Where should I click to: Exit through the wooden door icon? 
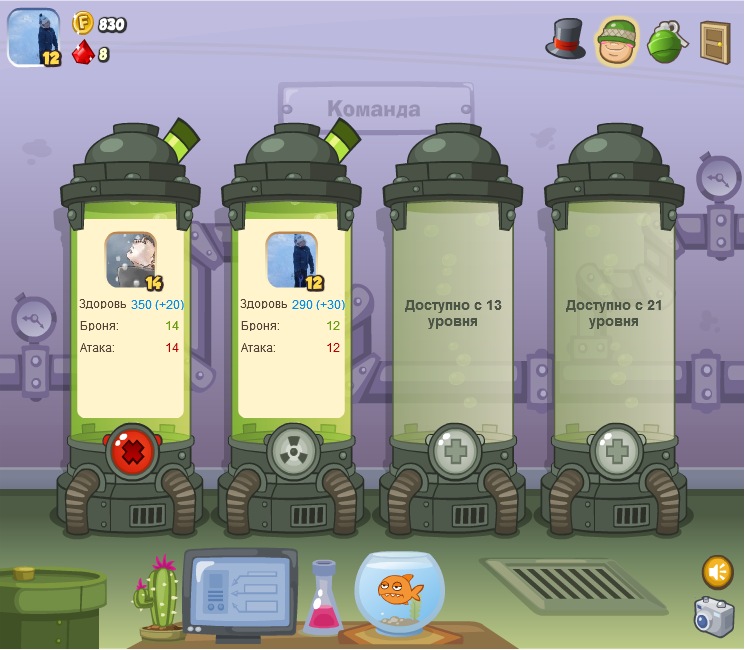click(714, 41)
